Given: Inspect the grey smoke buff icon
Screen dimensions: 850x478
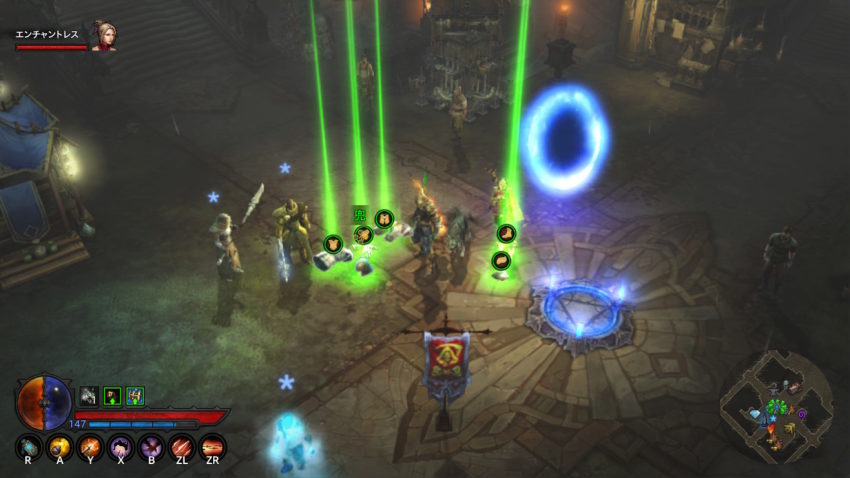Looking at the screenshot, I should point(89,395).
